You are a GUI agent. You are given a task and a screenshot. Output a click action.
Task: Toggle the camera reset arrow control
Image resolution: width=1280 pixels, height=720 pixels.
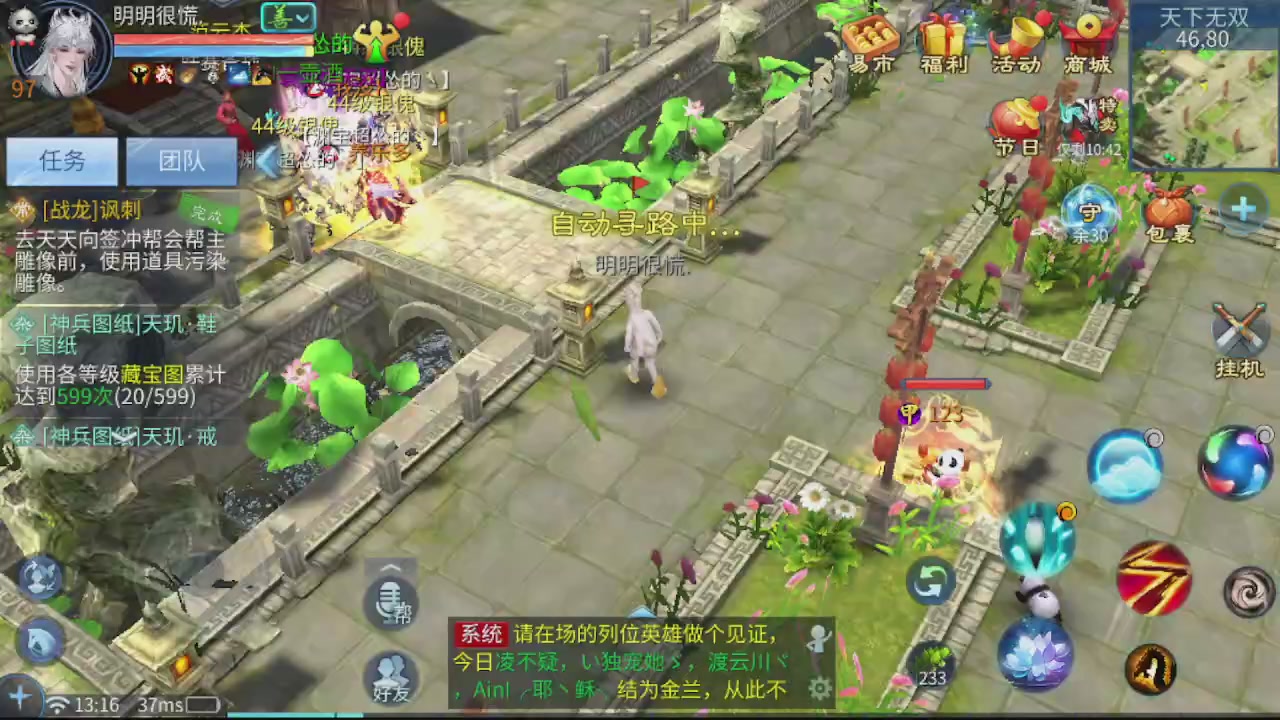click(x=930, y=582)
